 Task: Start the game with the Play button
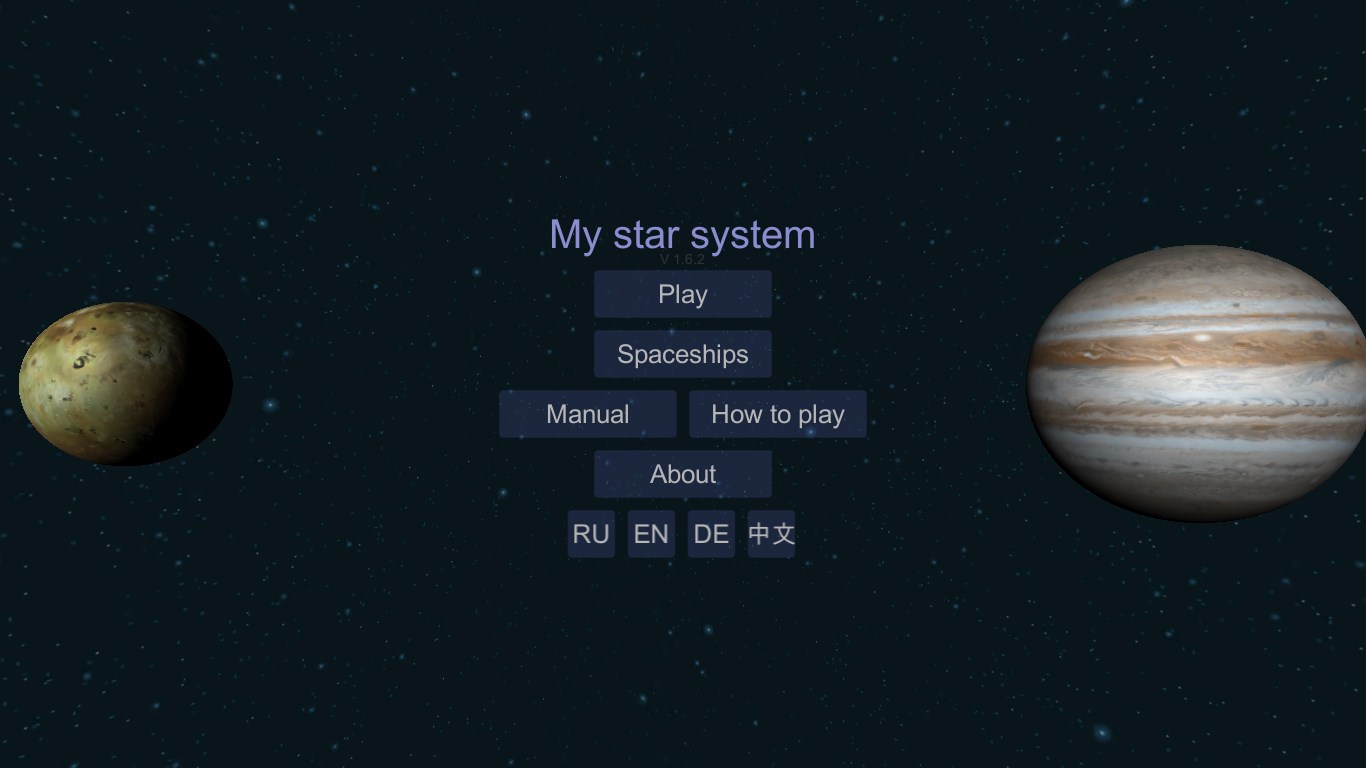point(683,294)
